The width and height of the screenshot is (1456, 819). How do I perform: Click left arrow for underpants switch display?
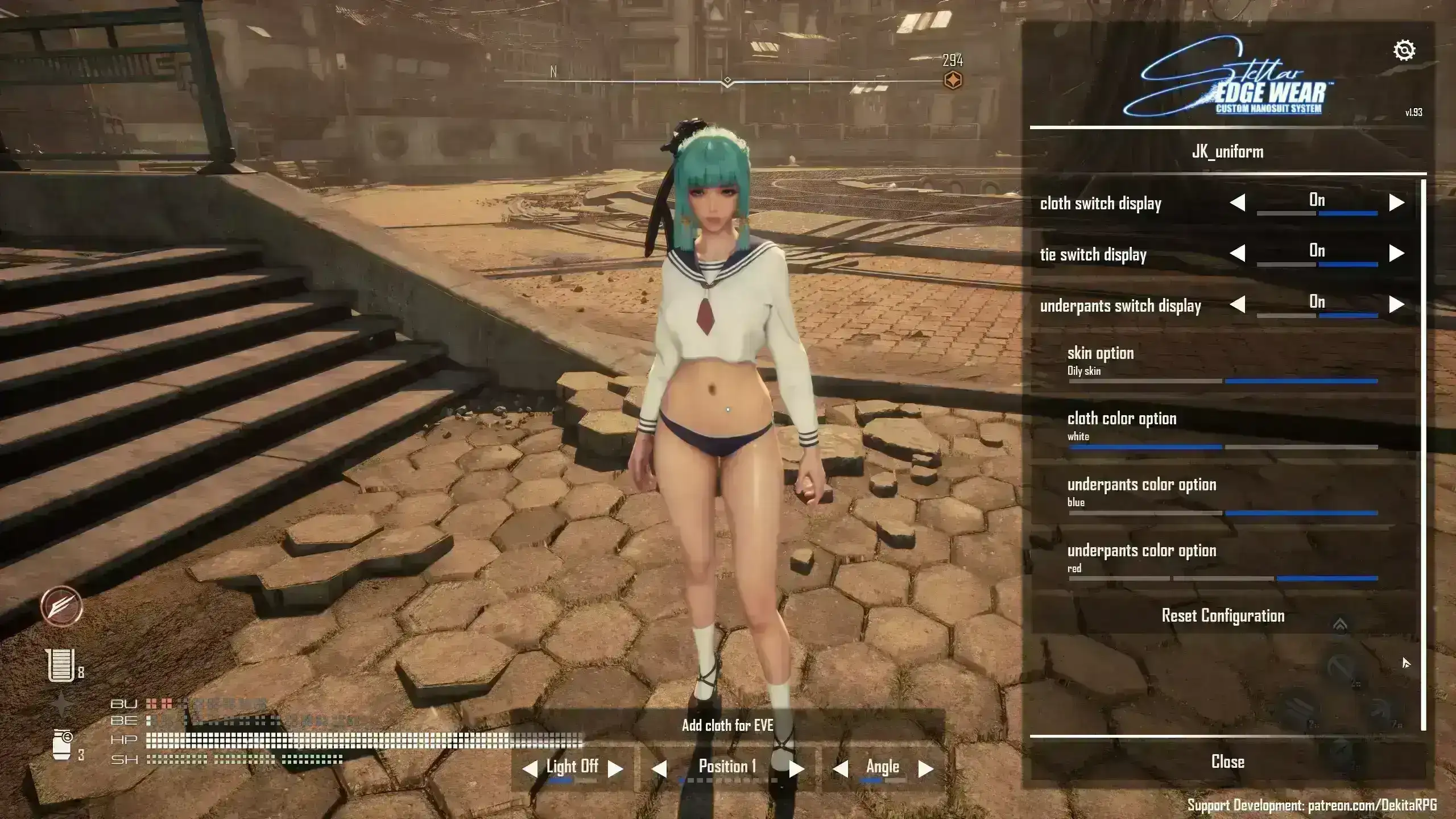(1238, 304)
